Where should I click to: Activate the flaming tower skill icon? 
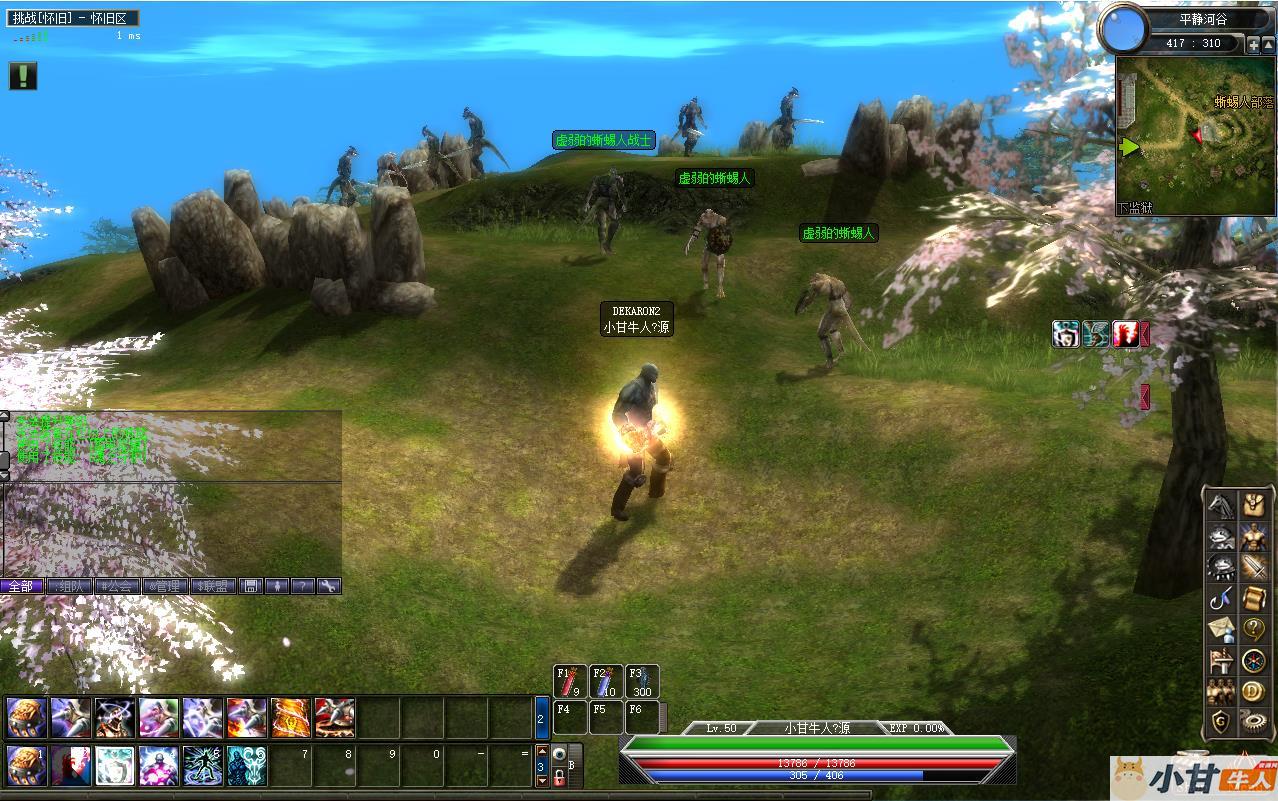pos(290,717)
